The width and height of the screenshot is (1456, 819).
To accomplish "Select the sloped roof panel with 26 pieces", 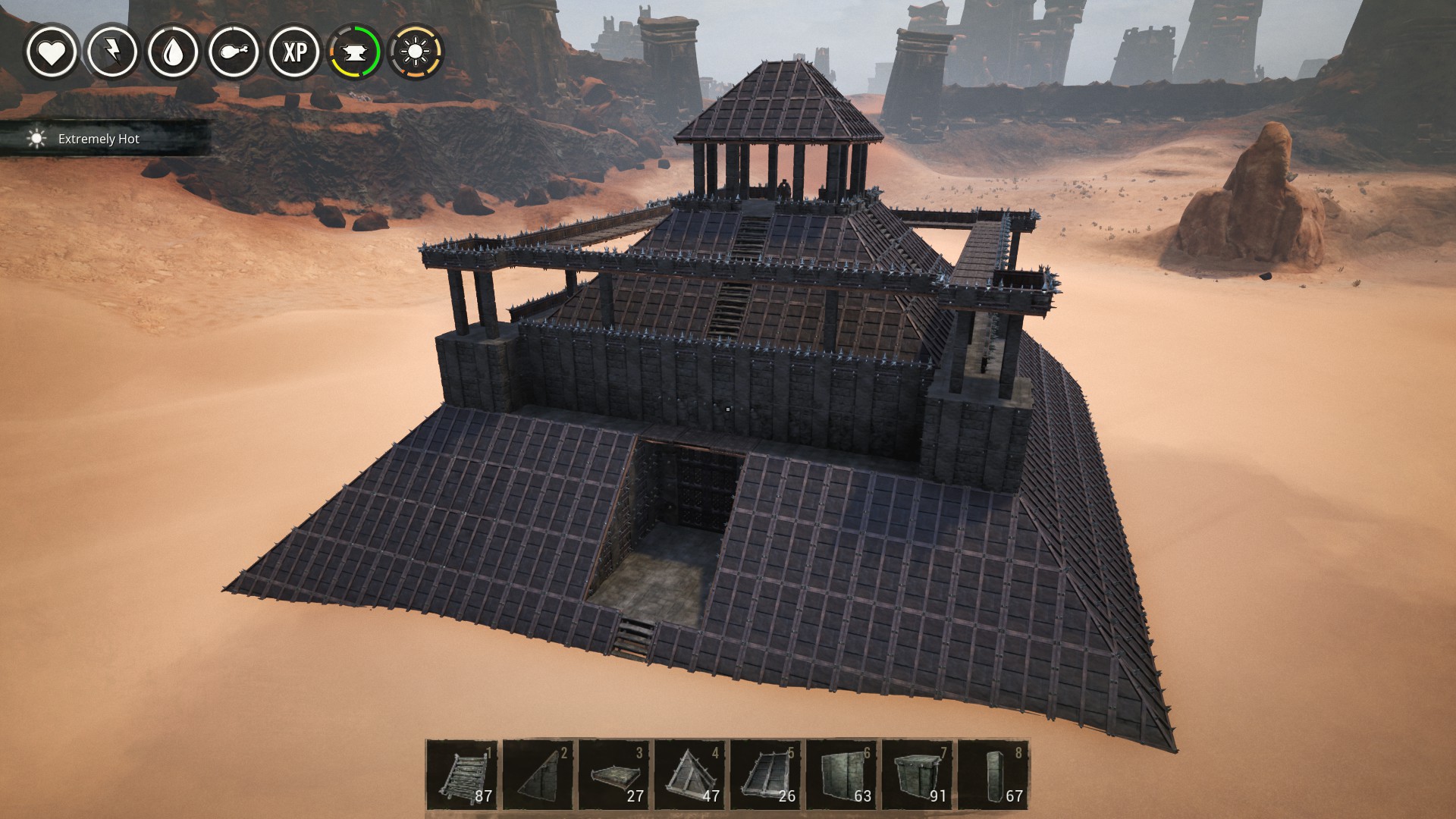I will click(x=766, y=775).
